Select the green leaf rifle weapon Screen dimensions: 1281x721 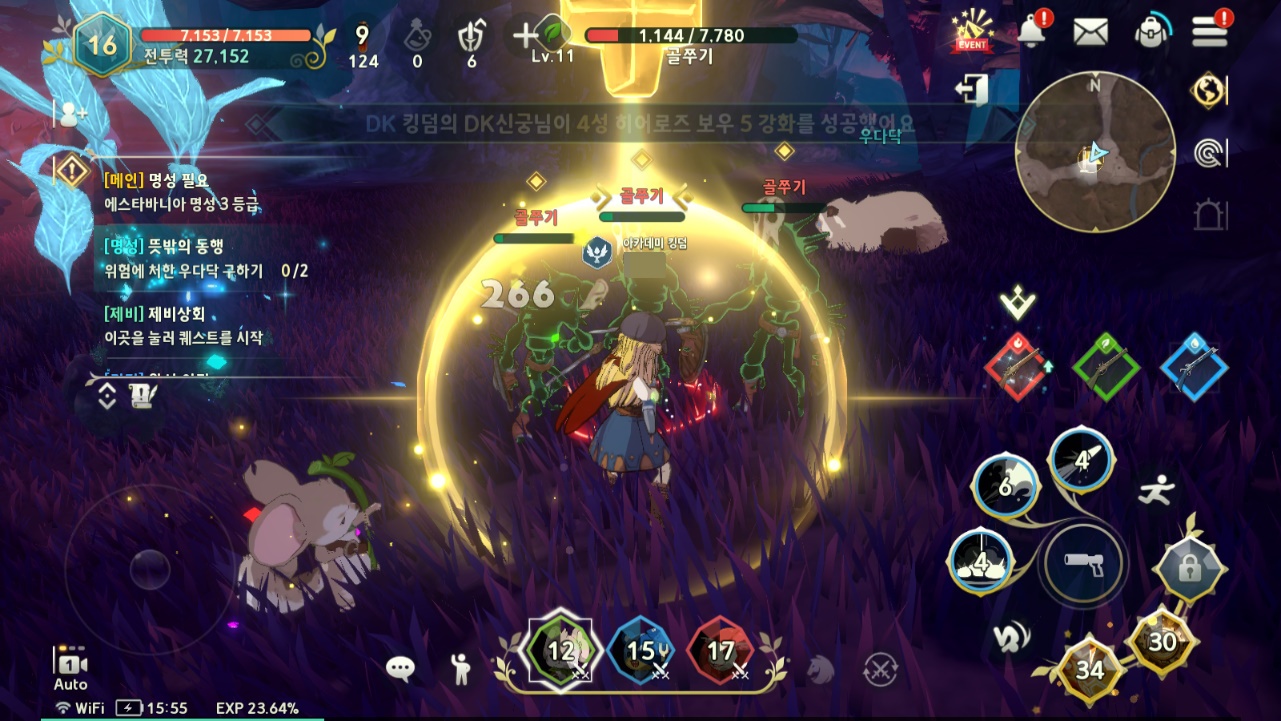tap(1106, 367)
